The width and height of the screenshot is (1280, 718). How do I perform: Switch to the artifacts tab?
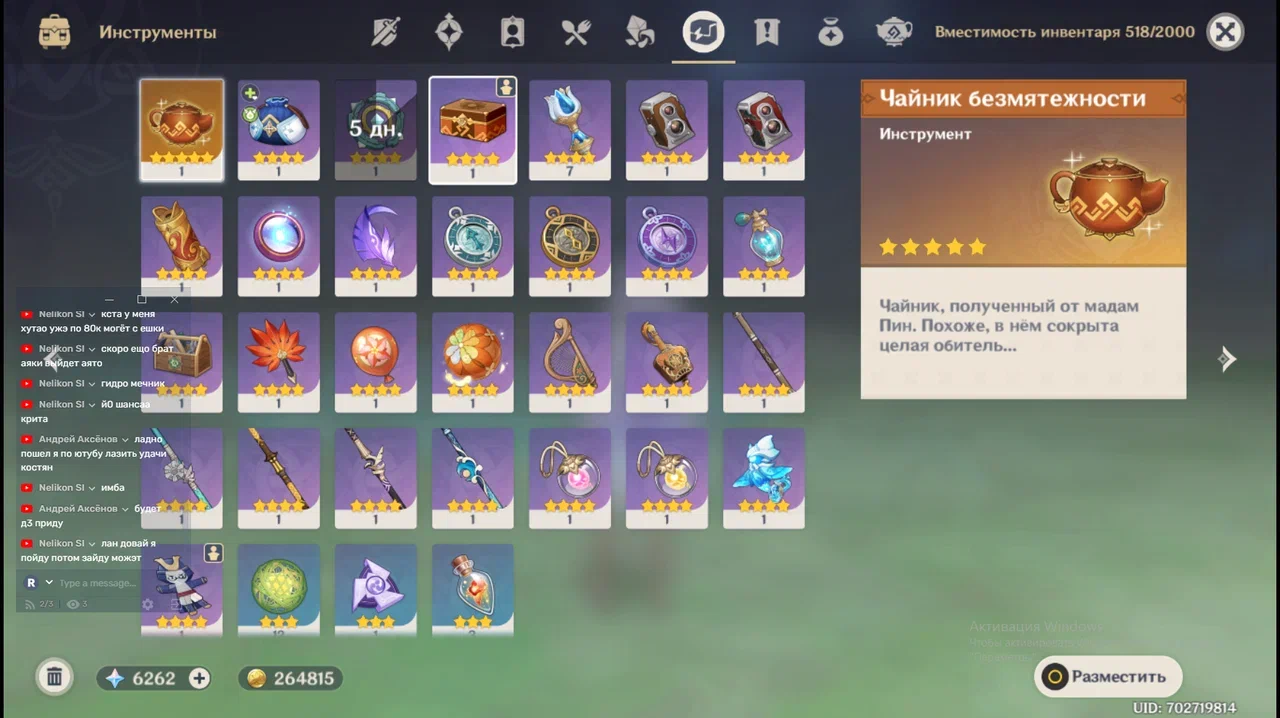click(x=449, y=32)
